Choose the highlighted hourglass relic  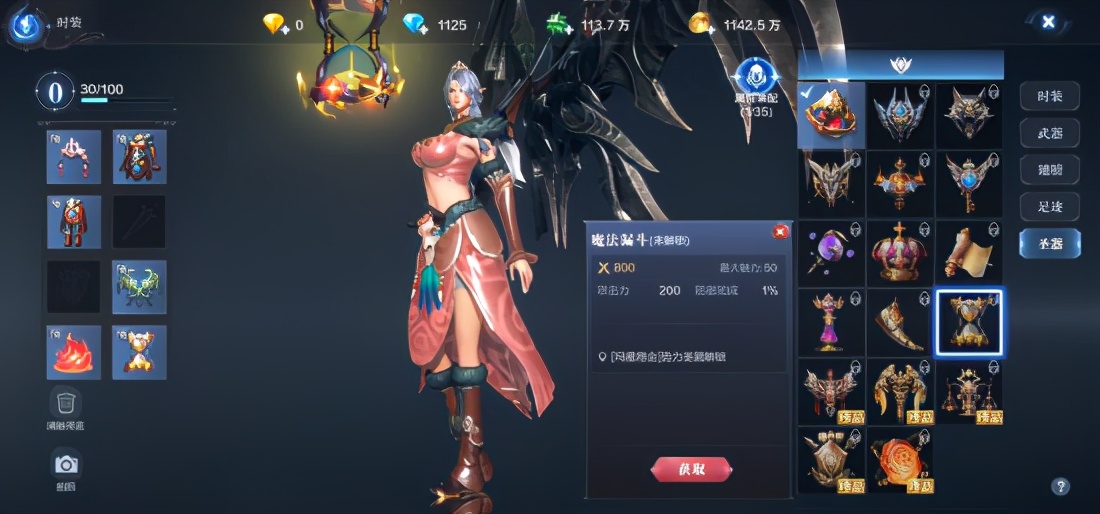click(969, 322)
